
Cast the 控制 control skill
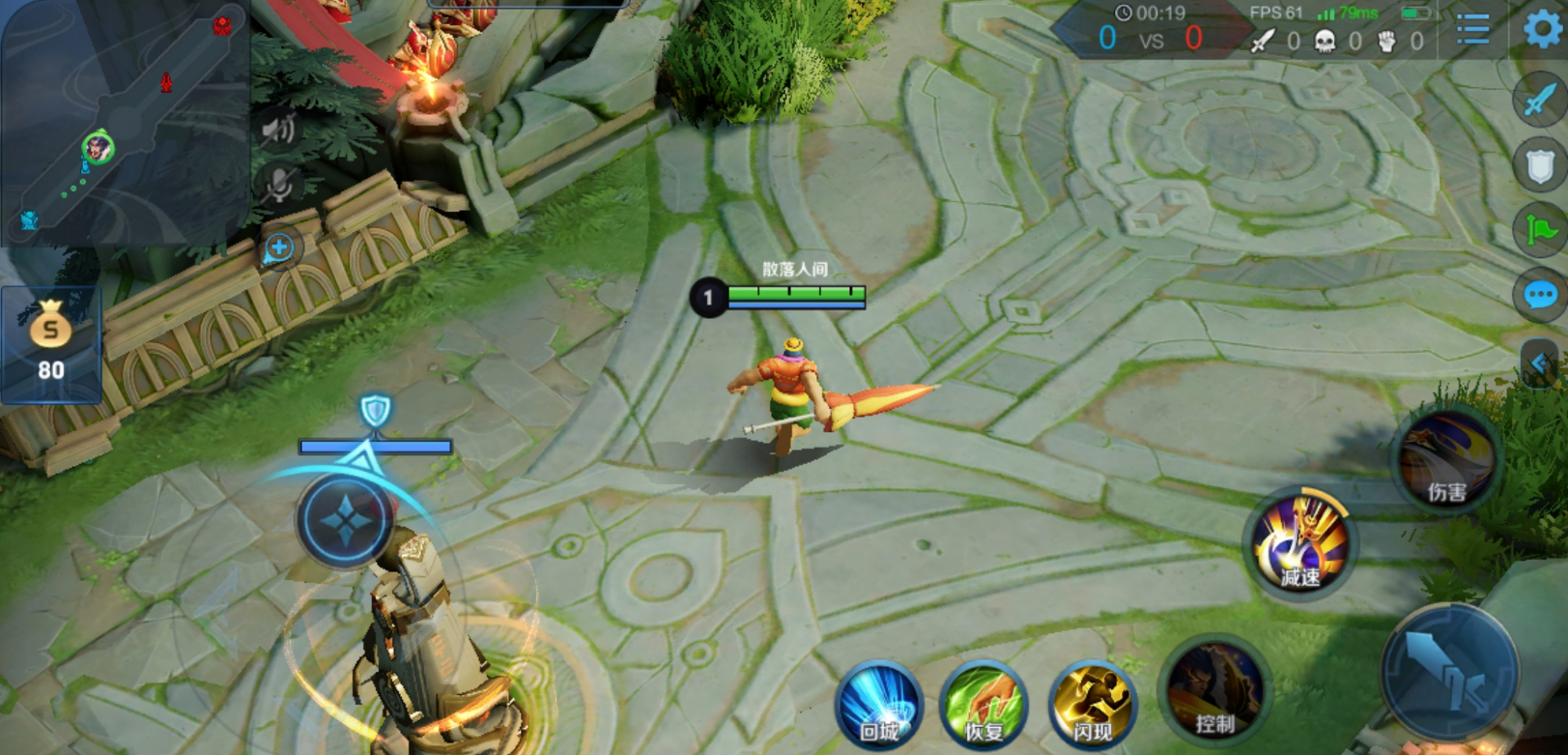(x=1214, y=689)
